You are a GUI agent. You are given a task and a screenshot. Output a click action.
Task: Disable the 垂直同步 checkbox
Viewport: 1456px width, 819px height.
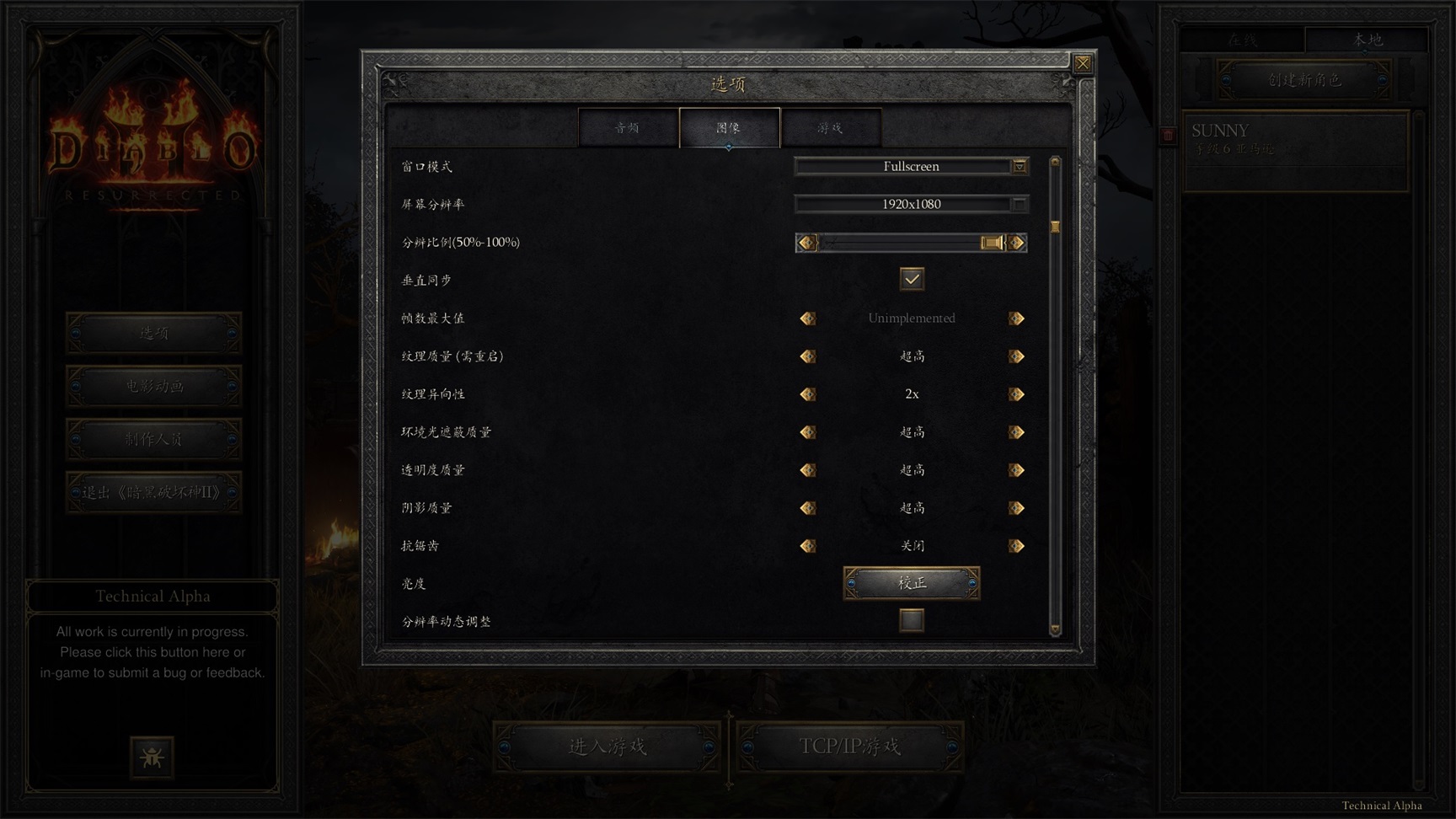pos(911,279)
